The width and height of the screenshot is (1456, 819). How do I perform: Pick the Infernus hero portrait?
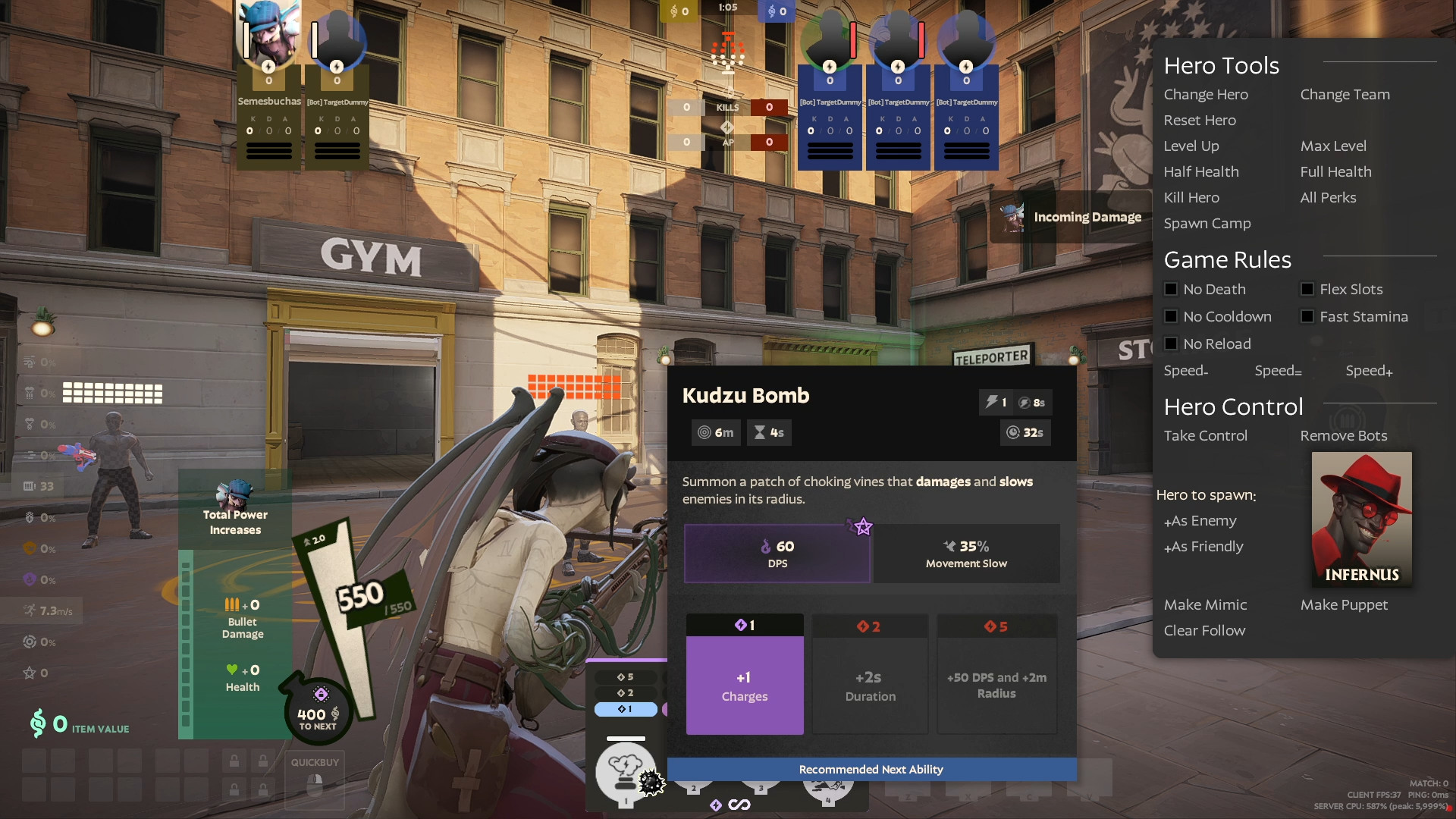[1361, 519]
